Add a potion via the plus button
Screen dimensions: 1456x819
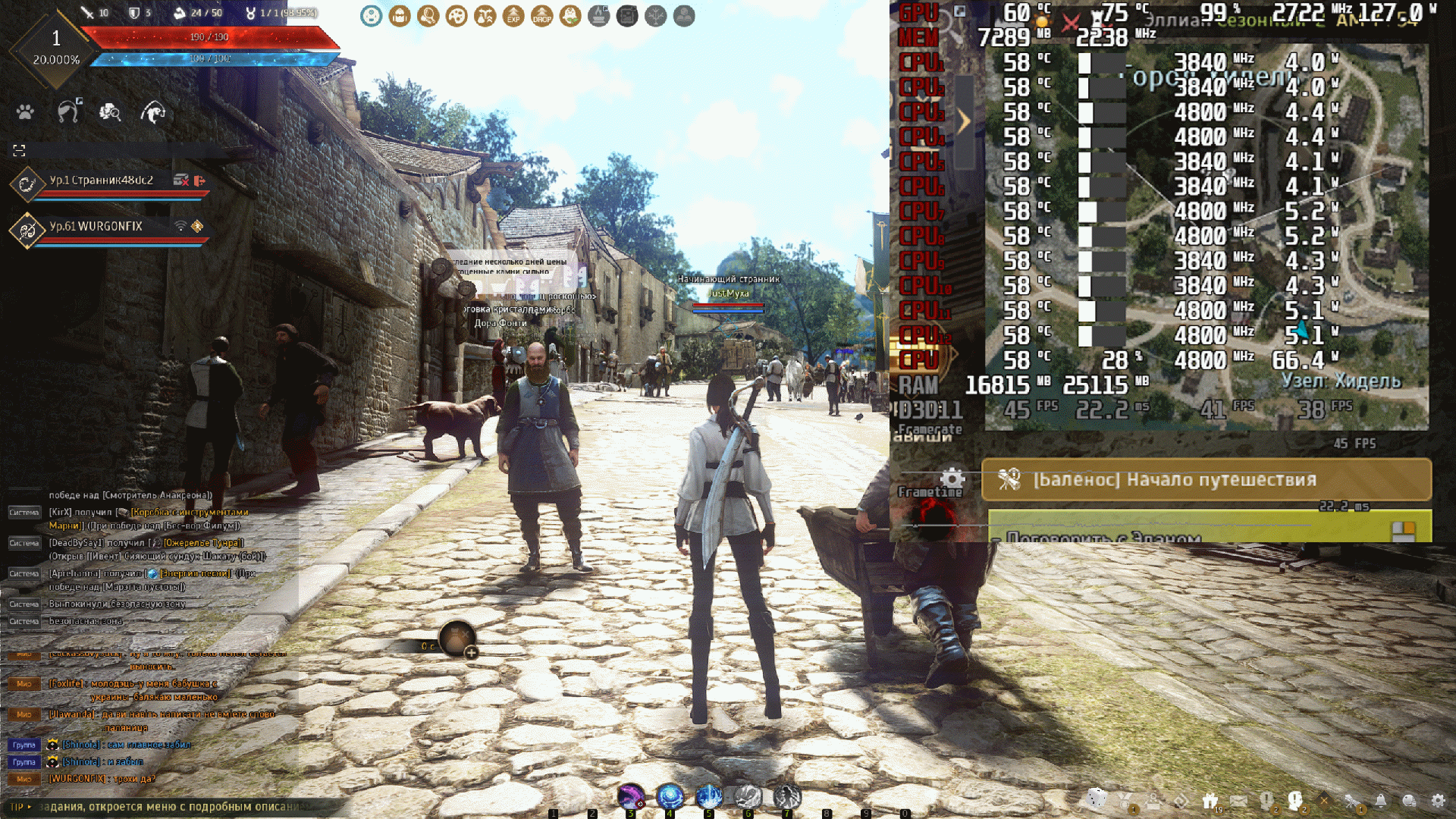coord(471,652)
